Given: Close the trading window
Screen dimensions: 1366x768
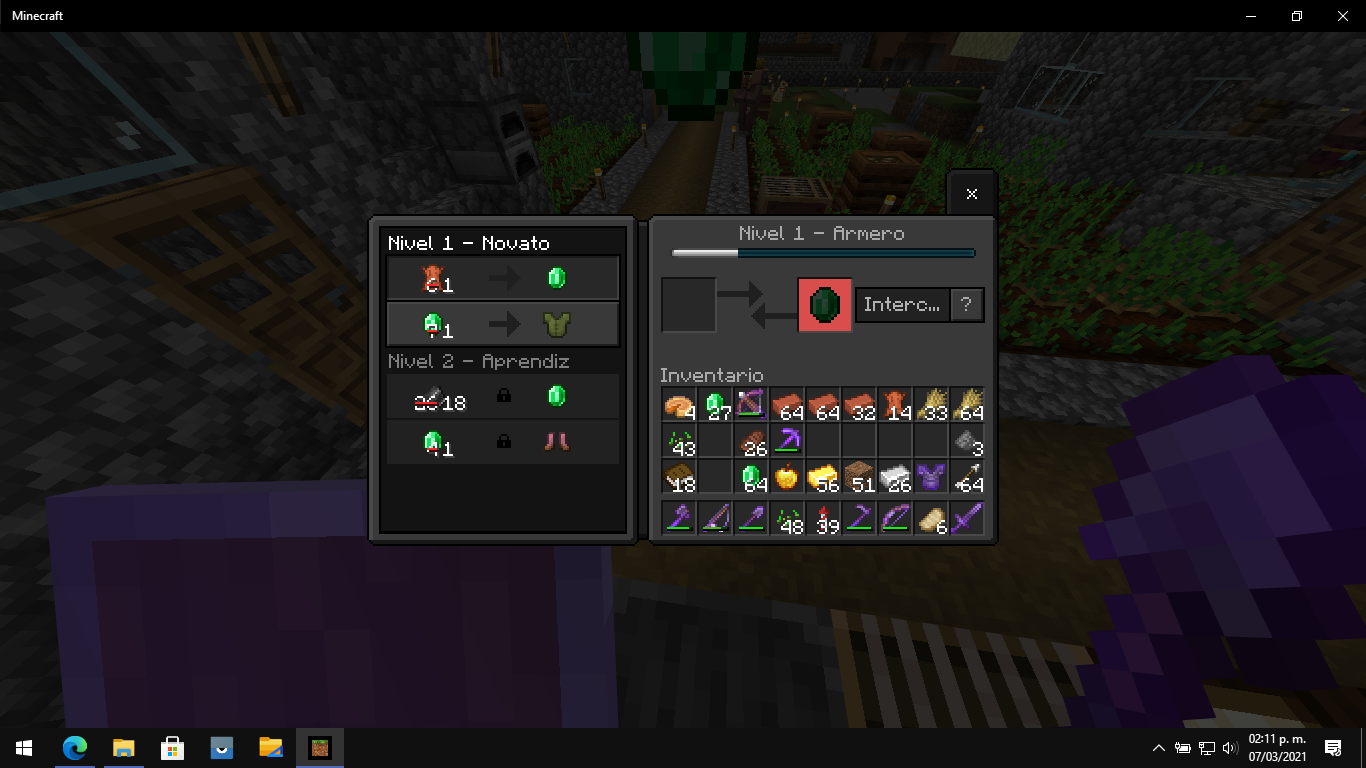Looking at the screenshot, I should pos(972,194).
